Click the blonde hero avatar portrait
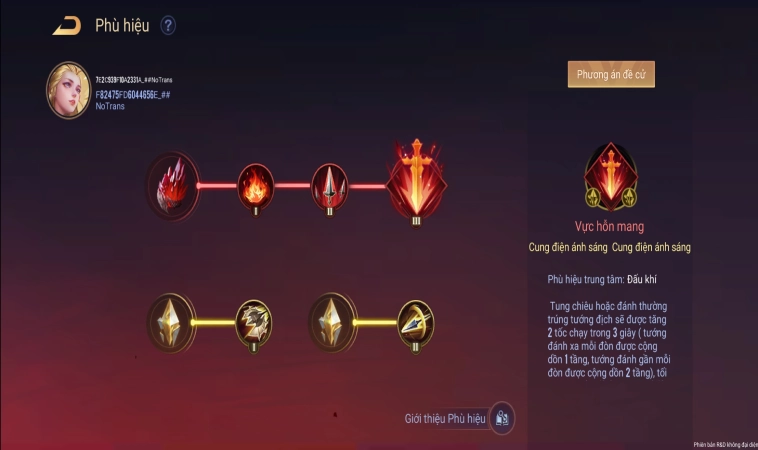The image size is (758, 450). click(68, 91)
